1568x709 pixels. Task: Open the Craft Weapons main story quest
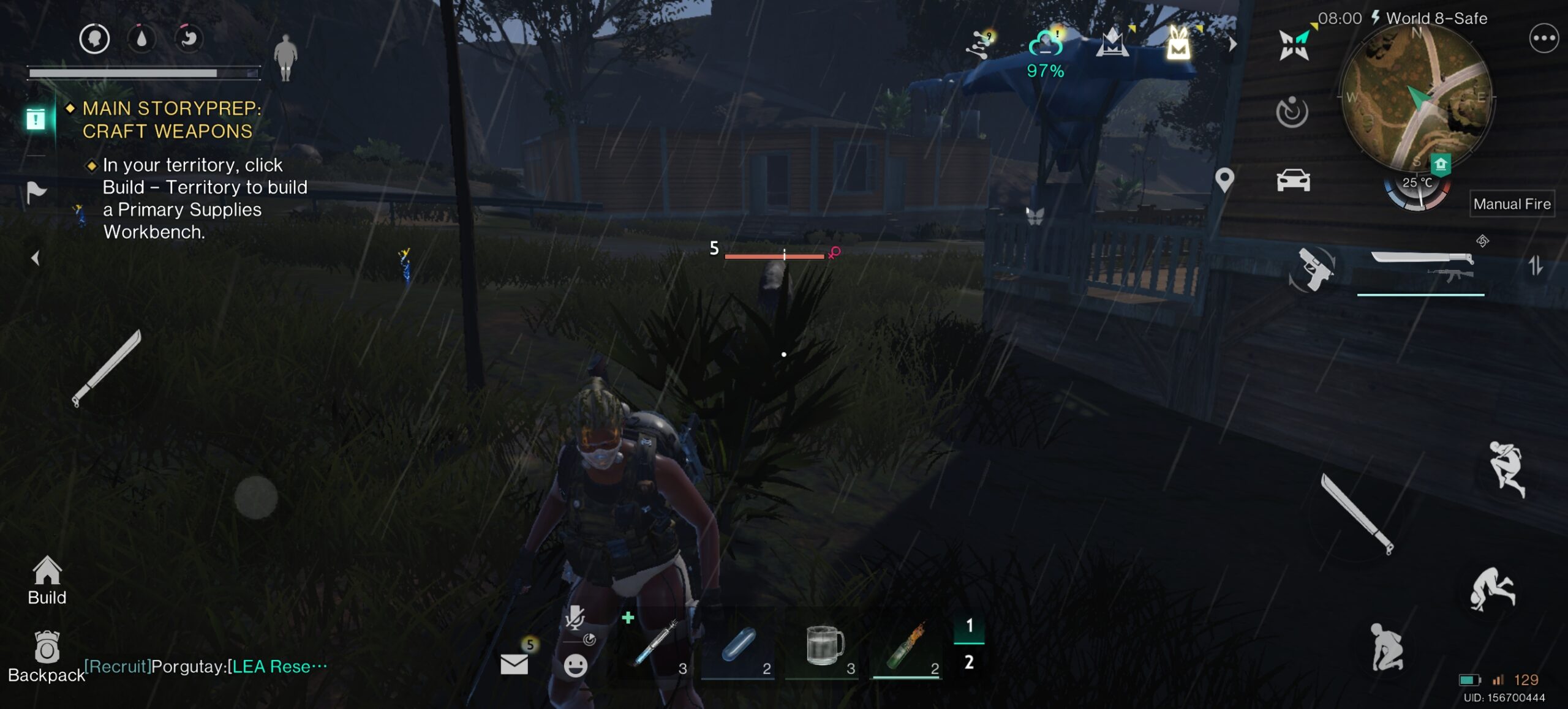tap(167, 119)
